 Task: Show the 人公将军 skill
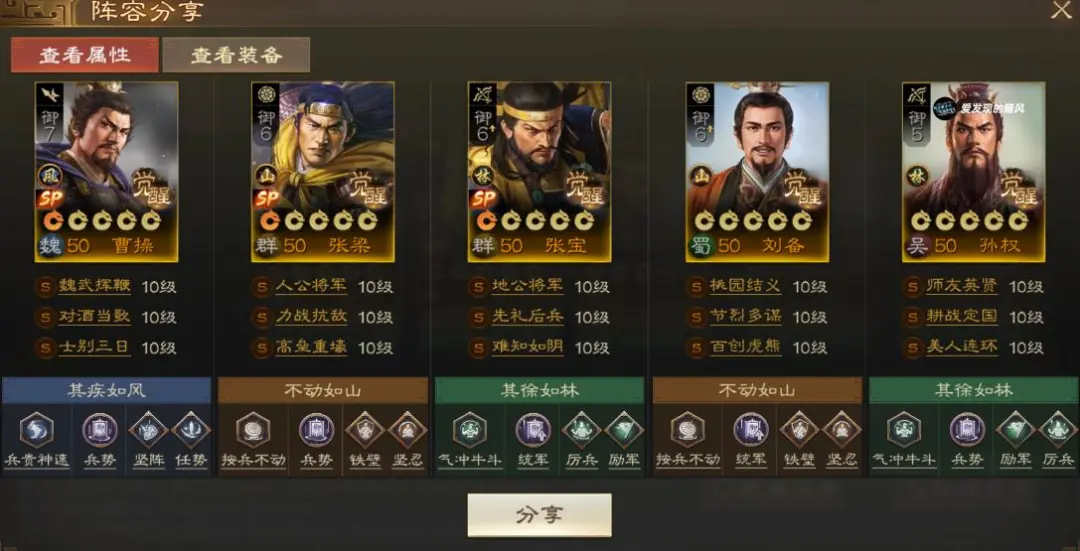point(310,287)
